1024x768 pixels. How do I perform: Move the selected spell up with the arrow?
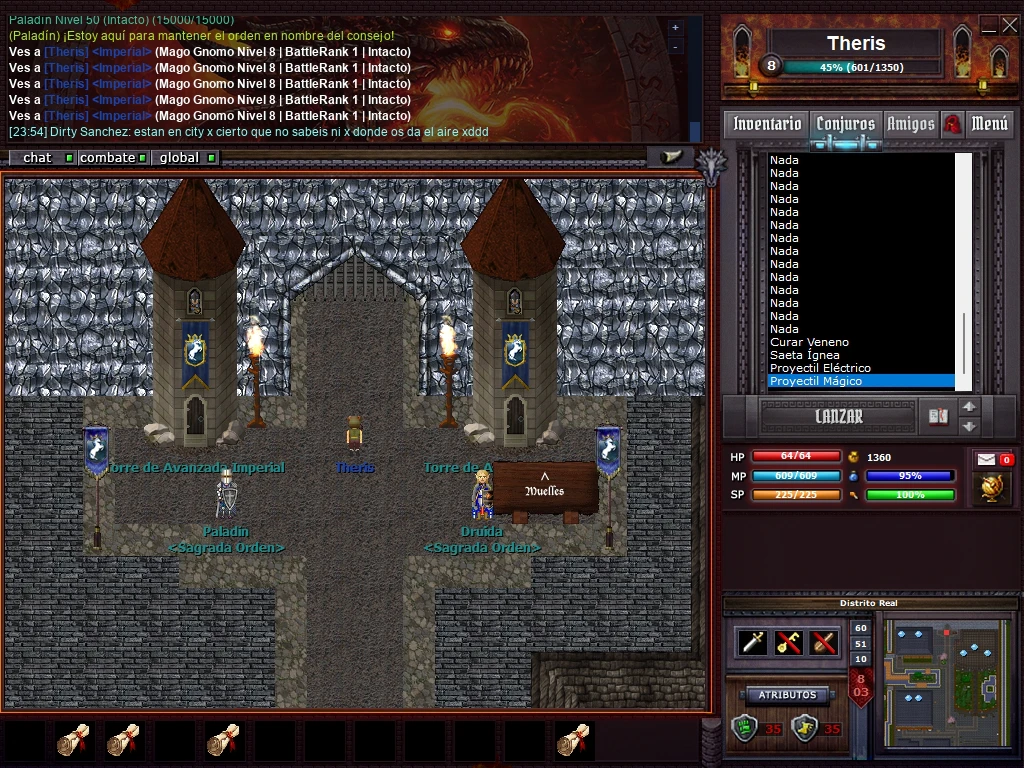pos(968,407)
